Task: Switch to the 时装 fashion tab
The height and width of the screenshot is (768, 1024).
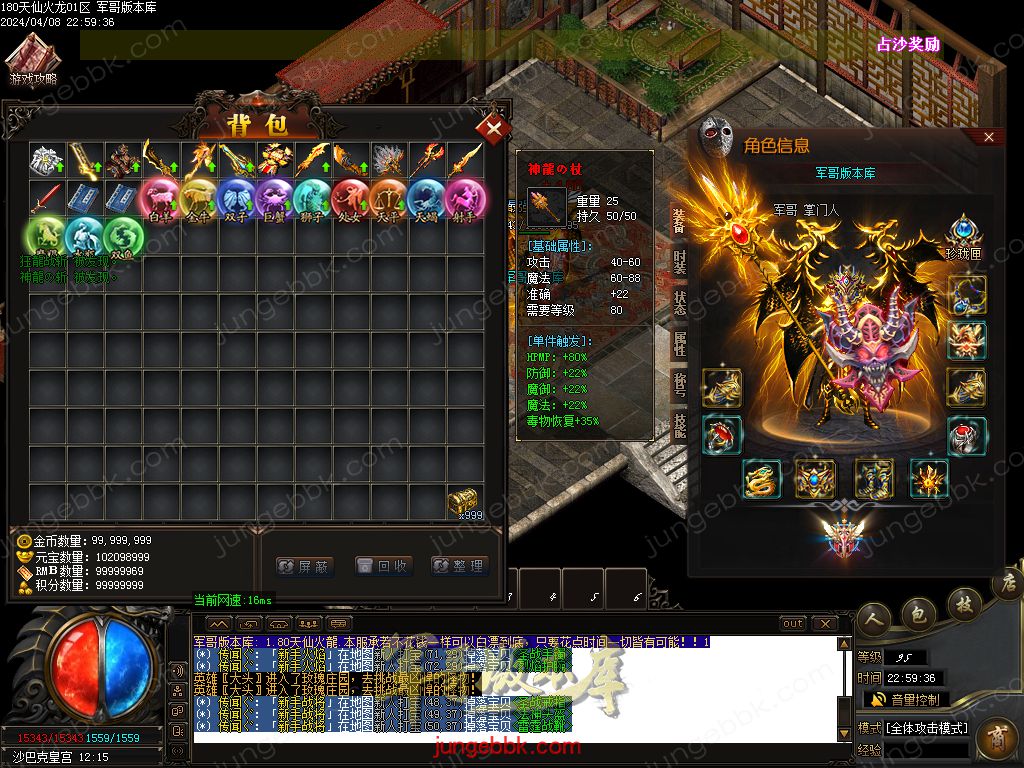Action: (x=680, y=261)
